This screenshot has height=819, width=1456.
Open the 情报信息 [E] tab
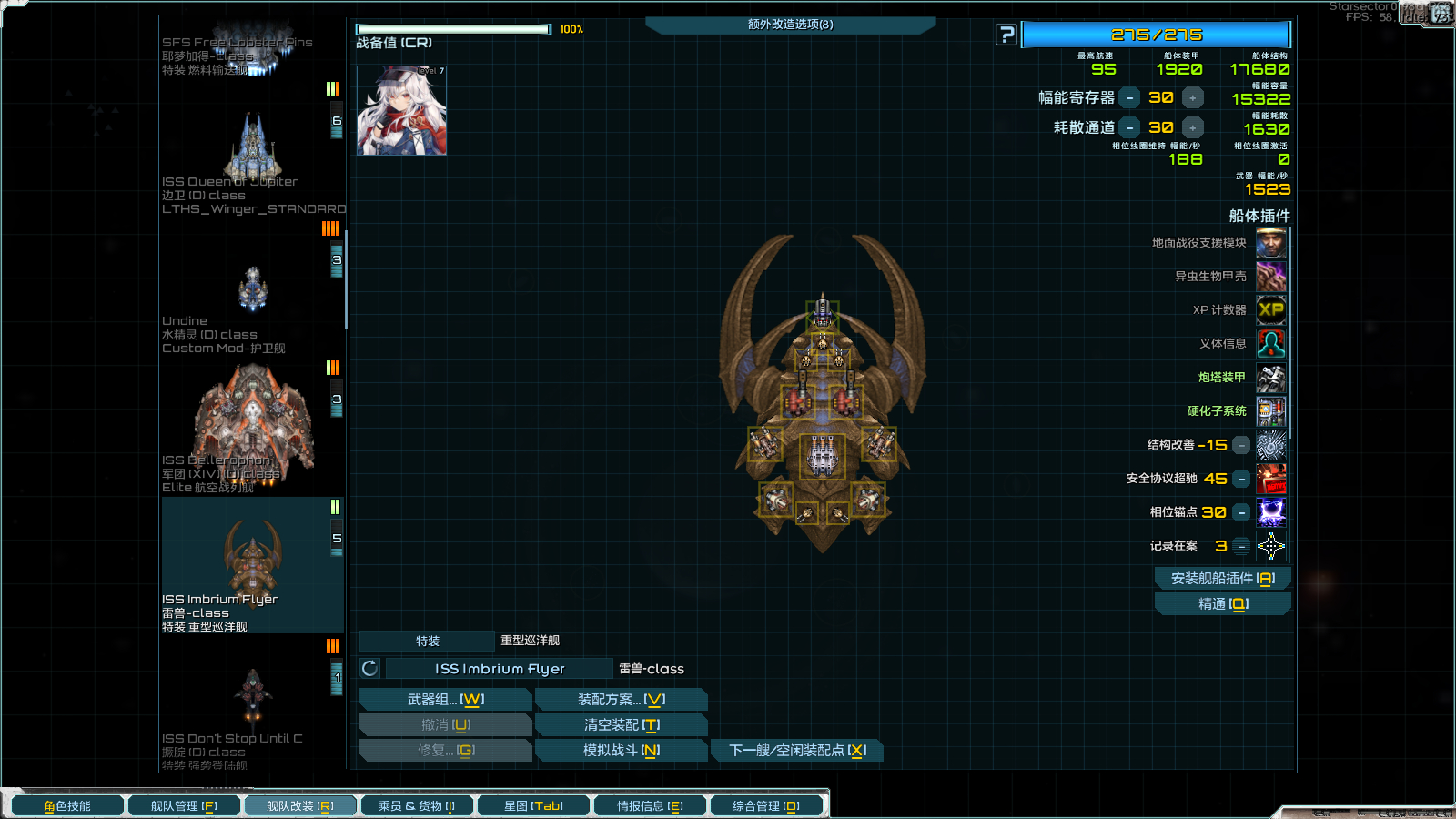click(650, 804)
